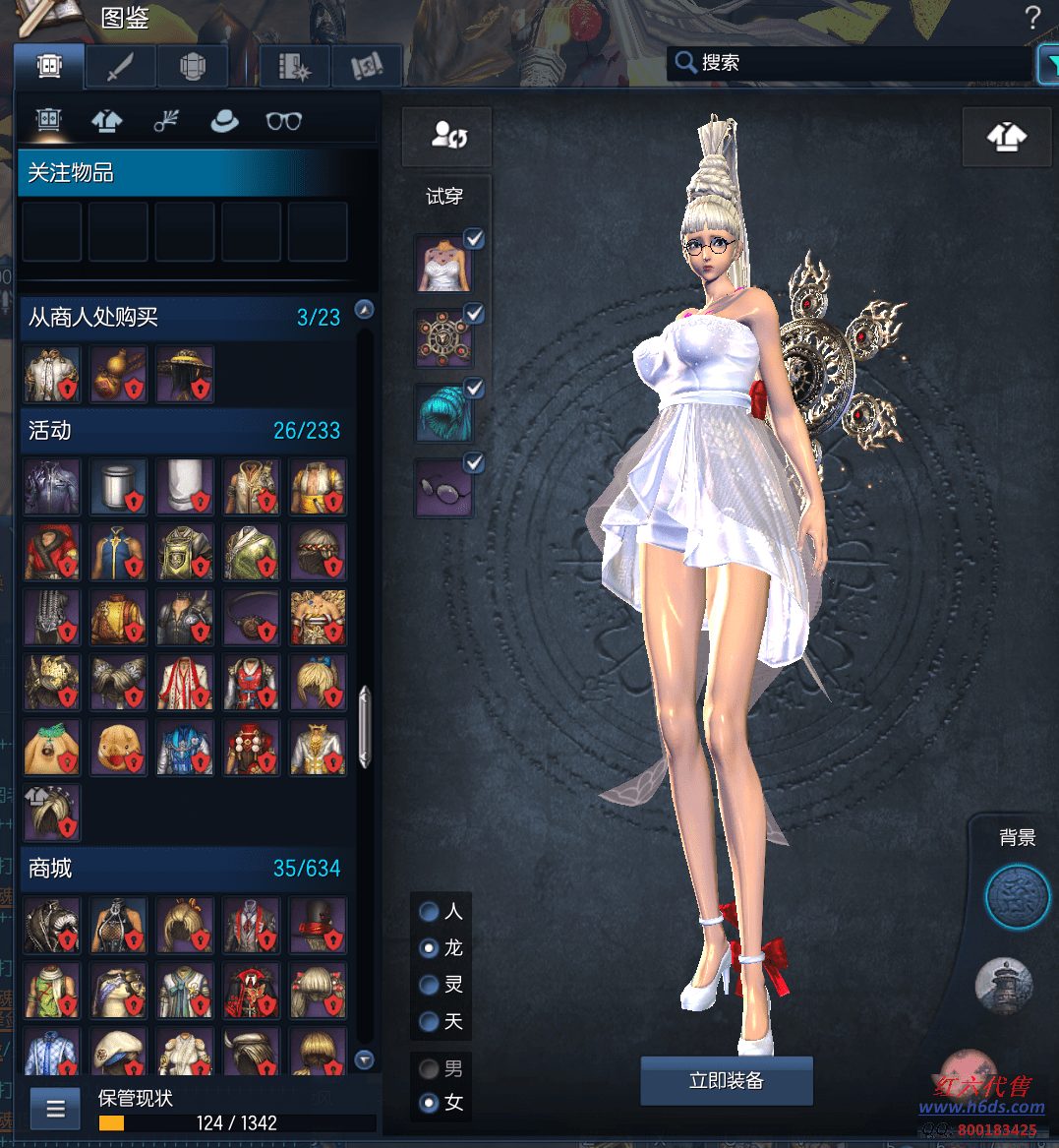This screenshot has width=1059, height=1148.
Task: Toggle the glasses try-on slot
Action: click(474, 462)
